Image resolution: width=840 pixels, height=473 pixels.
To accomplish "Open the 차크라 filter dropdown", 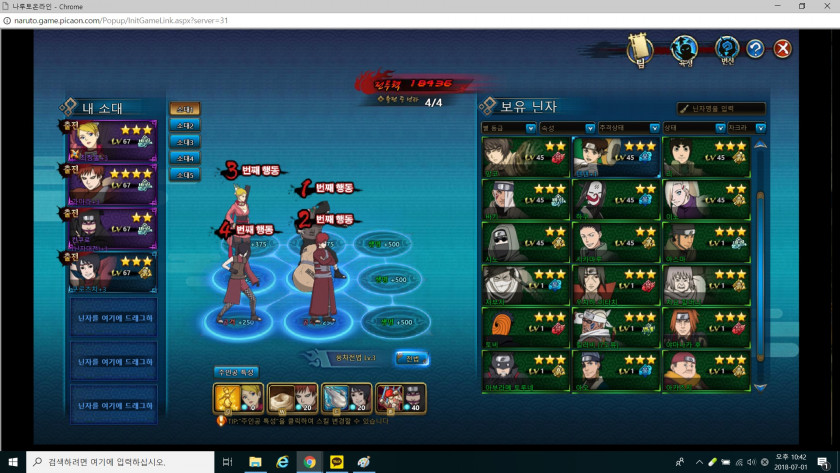I will (746, 128).
